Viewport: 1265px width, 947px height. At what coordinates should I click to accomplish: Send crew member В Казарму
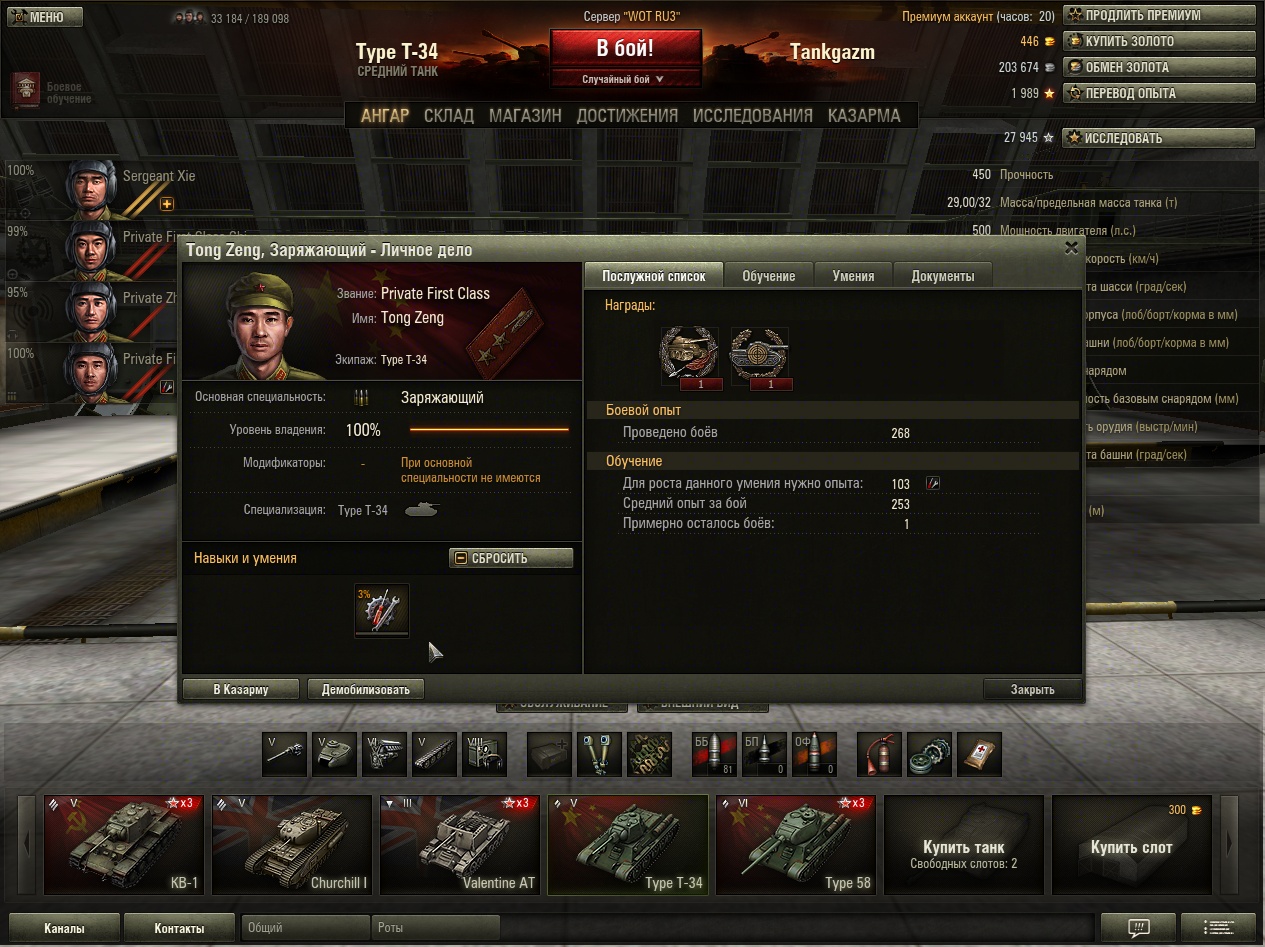241,689
